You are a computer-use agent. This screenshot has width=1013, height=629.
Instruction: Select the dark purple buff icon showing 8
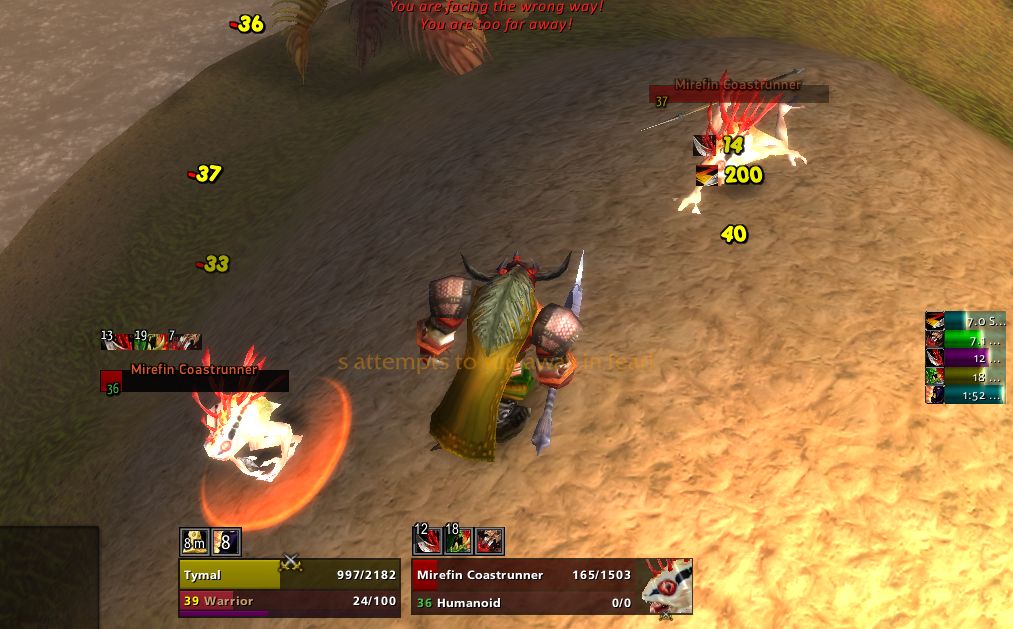(226, 542)
